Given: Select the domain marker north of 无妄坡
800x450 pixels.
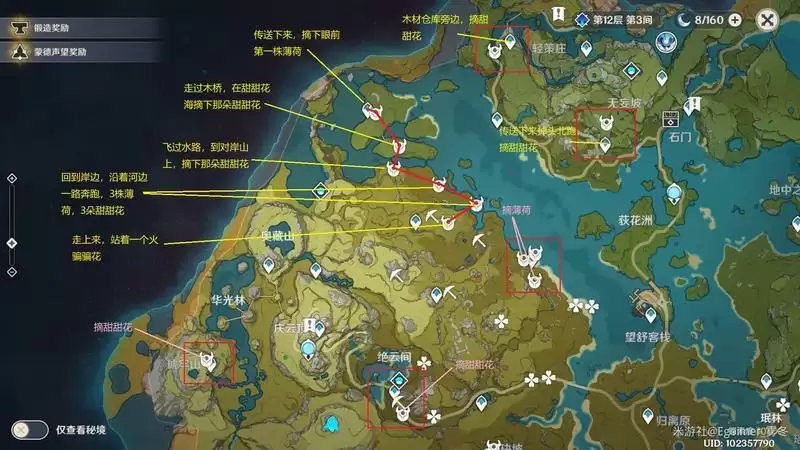Looking at the screenshot, I should [630, 71].
